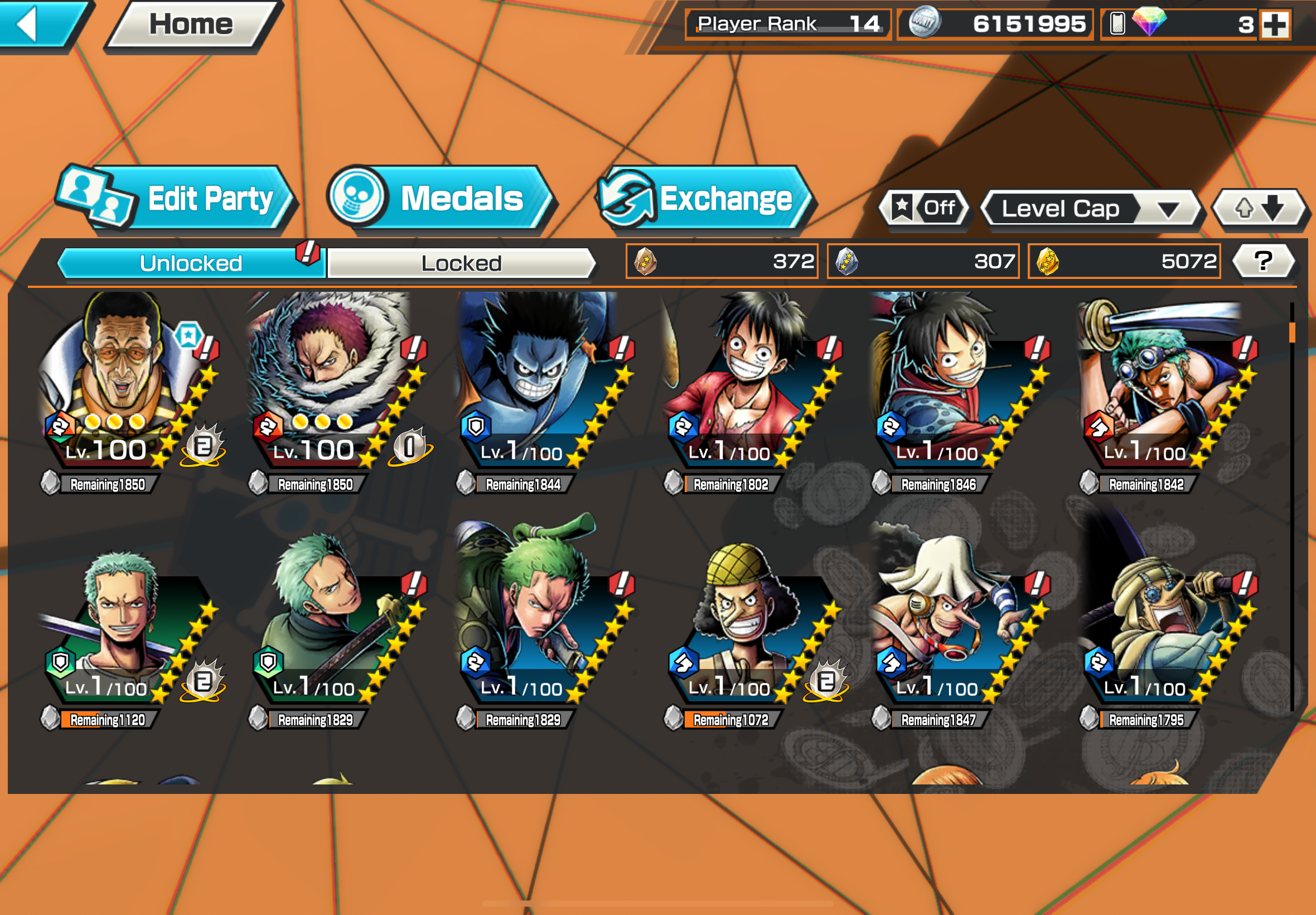Open the Level Cap sort dropdown
The width and height of the screenshot is (1316, 915).
(x=1090, y=209)
